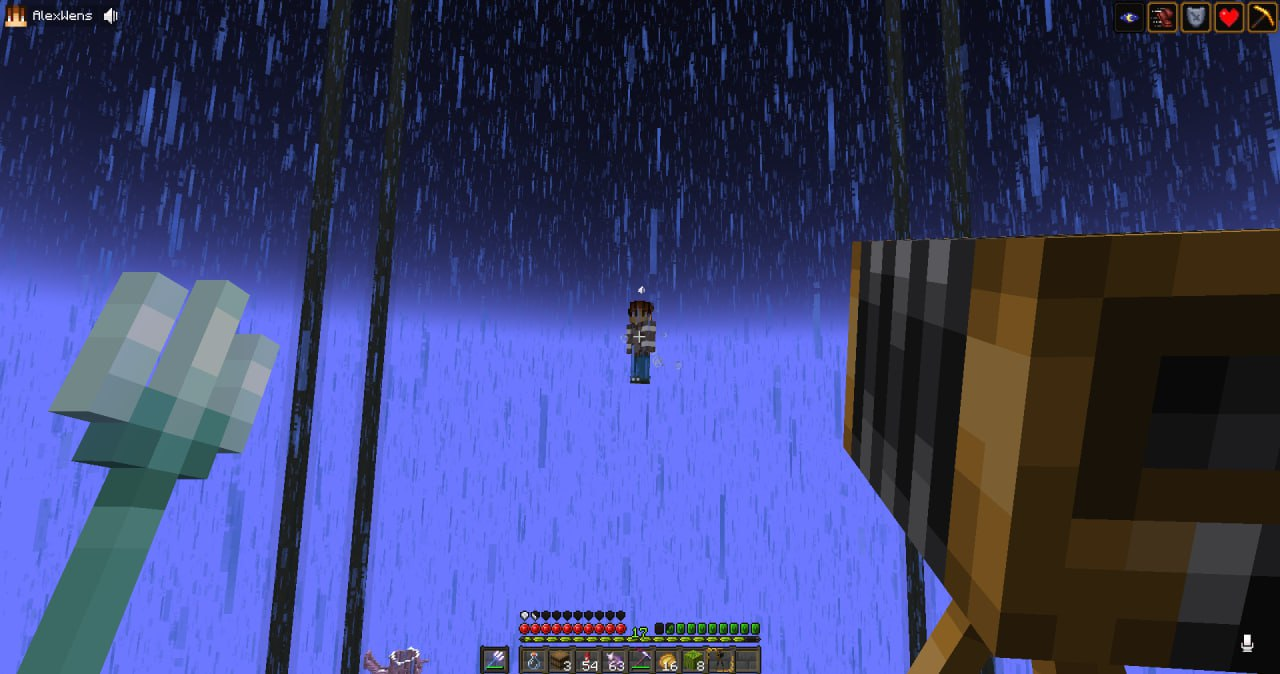Toggle the microphone icon
Screen dimensions: 1280x674
click(1247, 643)
